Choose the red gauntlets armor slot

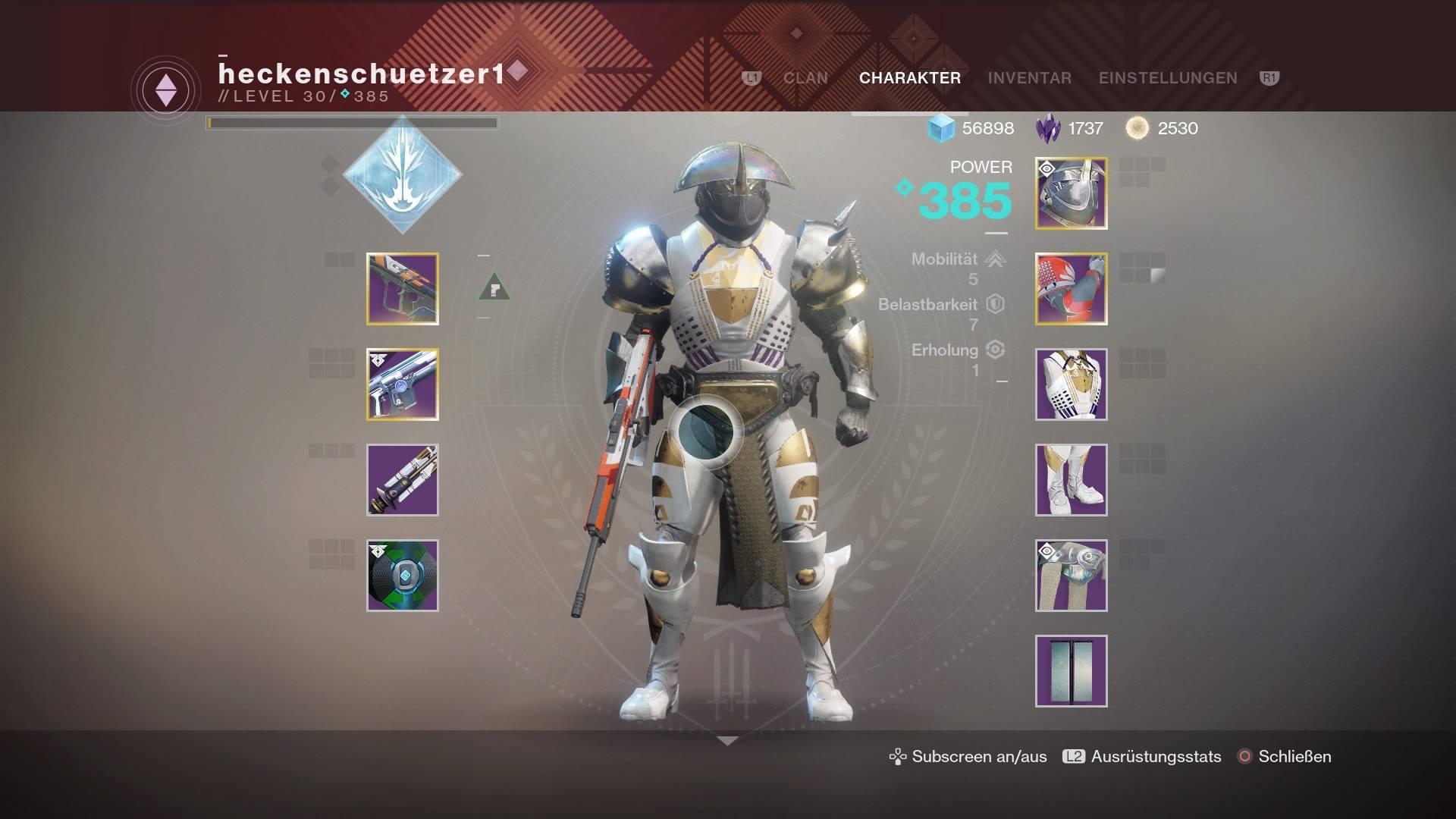(1071, 289)
